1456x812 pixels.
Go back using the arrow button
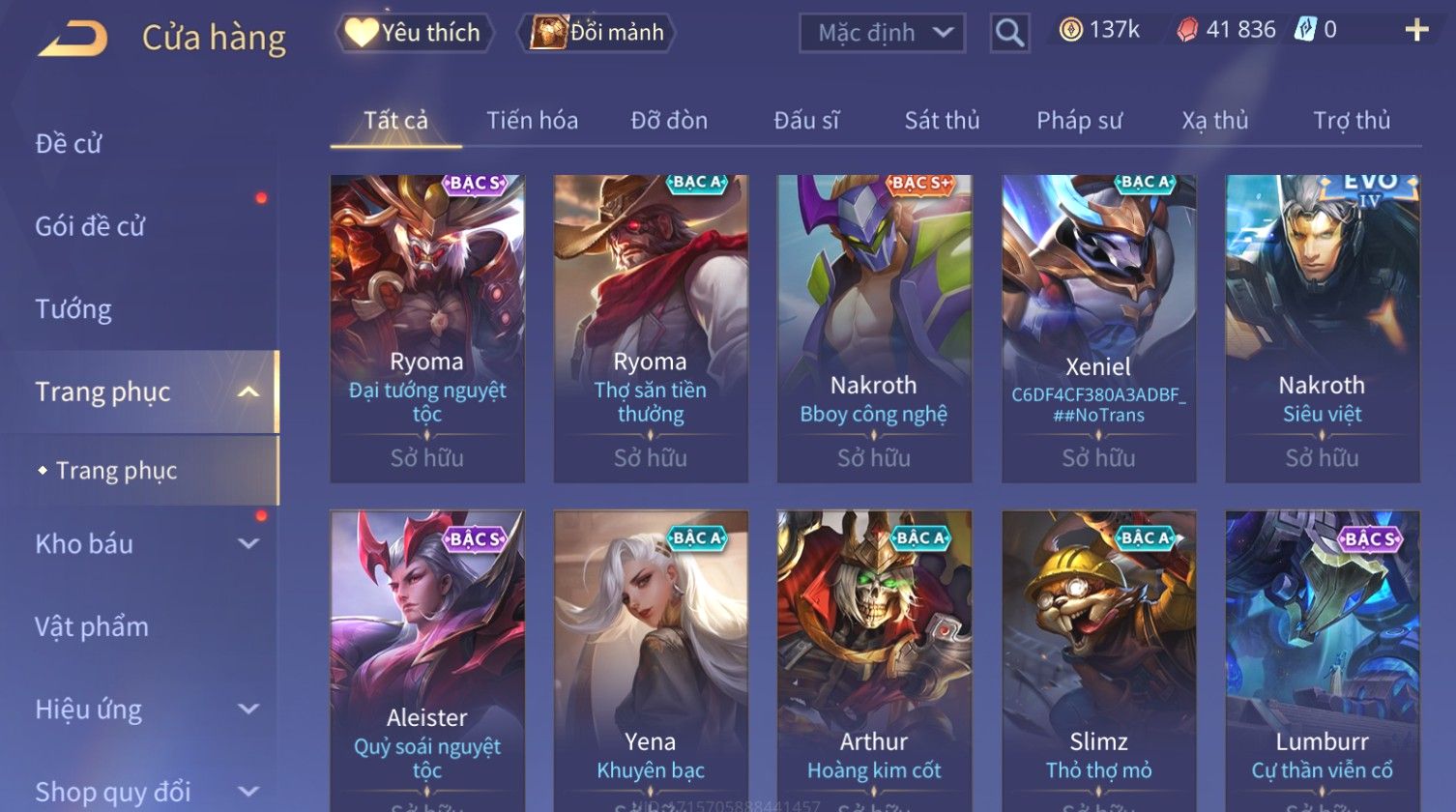(x=73, y=39)
